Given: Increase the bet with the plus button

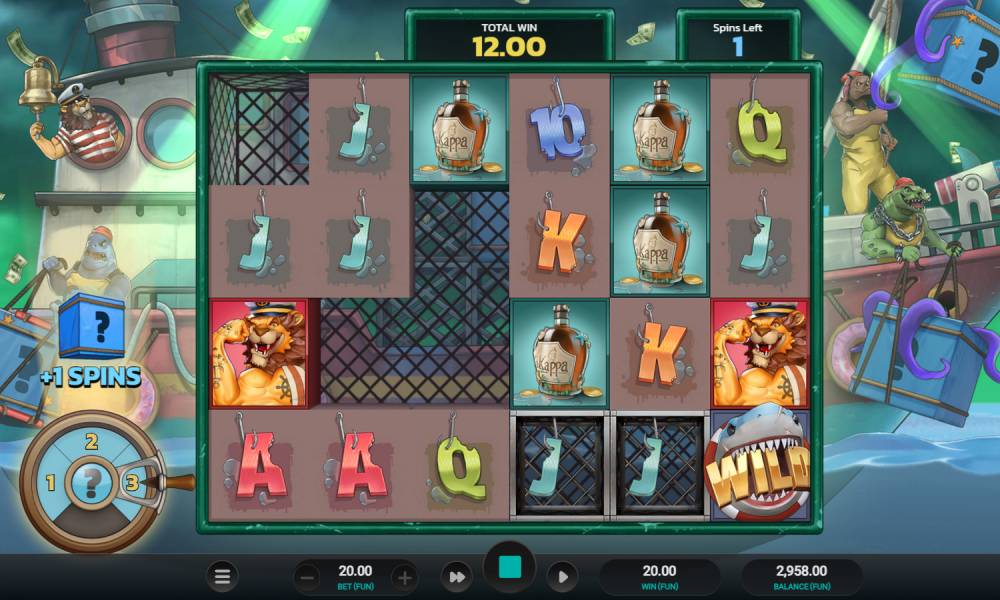Looking at the screenshot, I should click(404, 577).
